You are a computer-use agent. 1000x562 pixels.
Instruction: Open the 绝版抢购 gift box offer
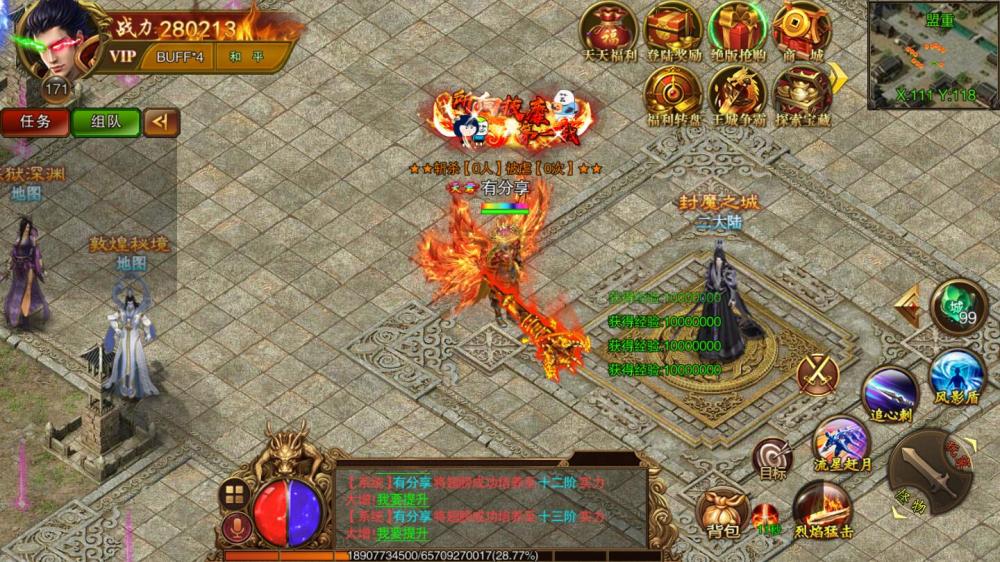[737, 29]
